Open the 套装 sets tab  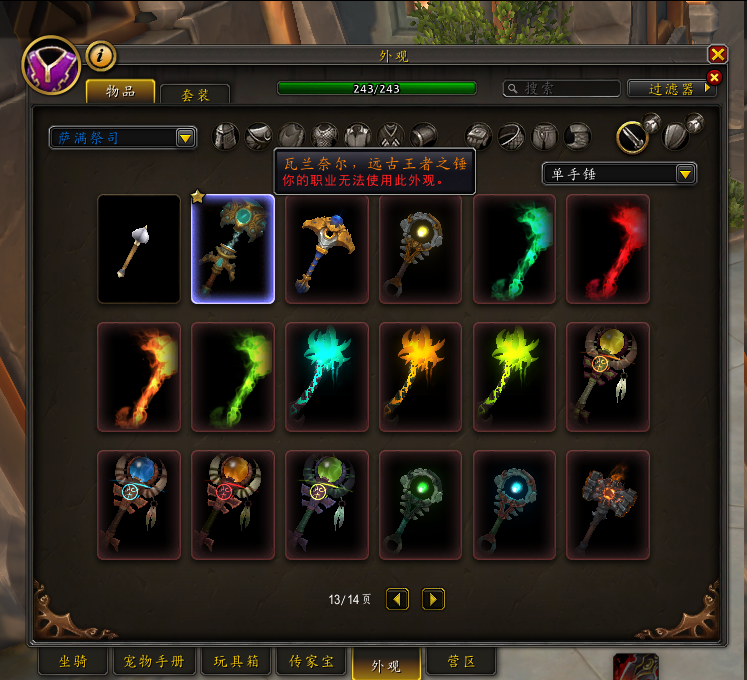point(195,94)
